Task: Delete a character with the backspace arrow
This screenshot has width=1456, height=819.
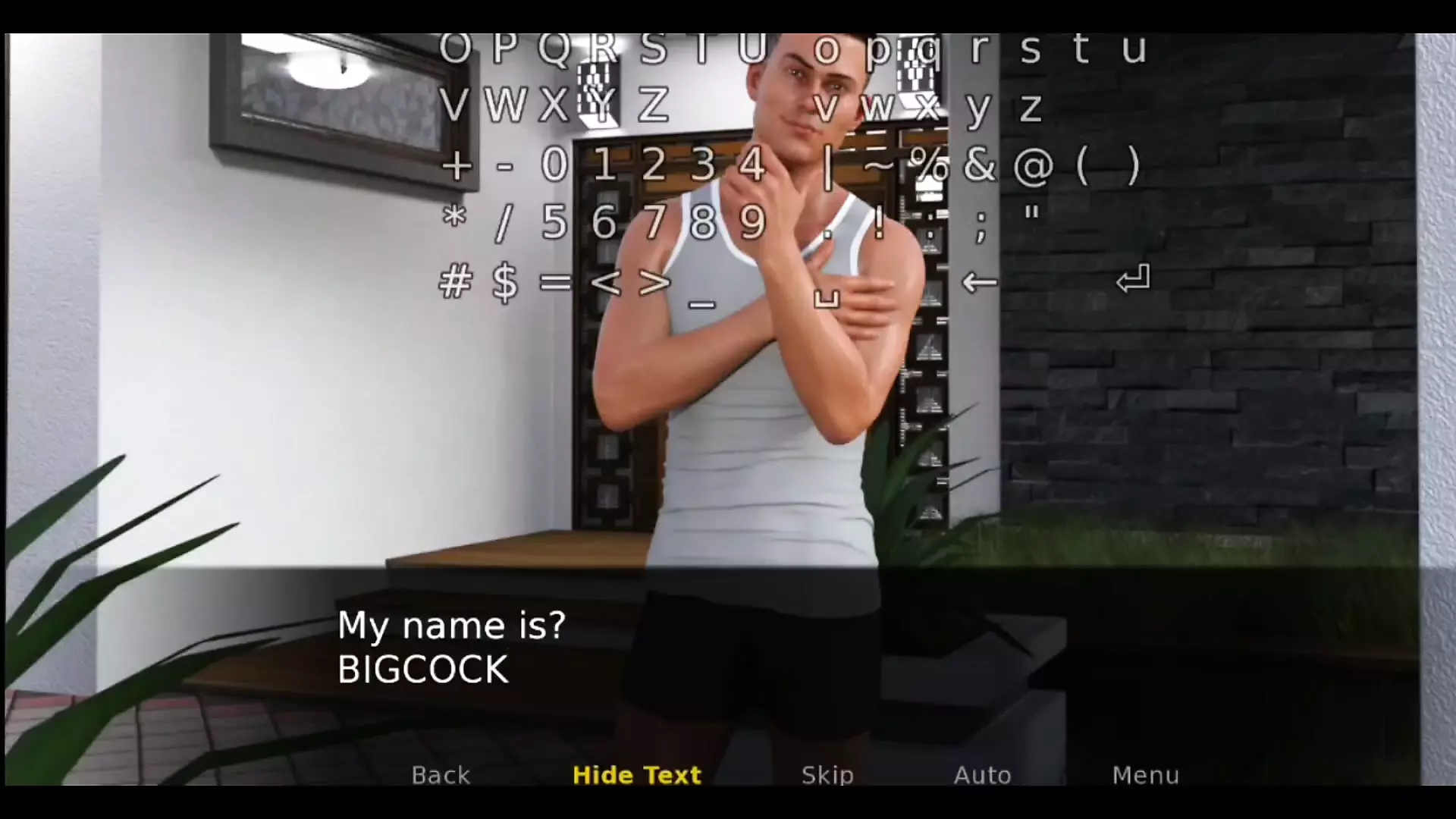Action: [979, 283]
